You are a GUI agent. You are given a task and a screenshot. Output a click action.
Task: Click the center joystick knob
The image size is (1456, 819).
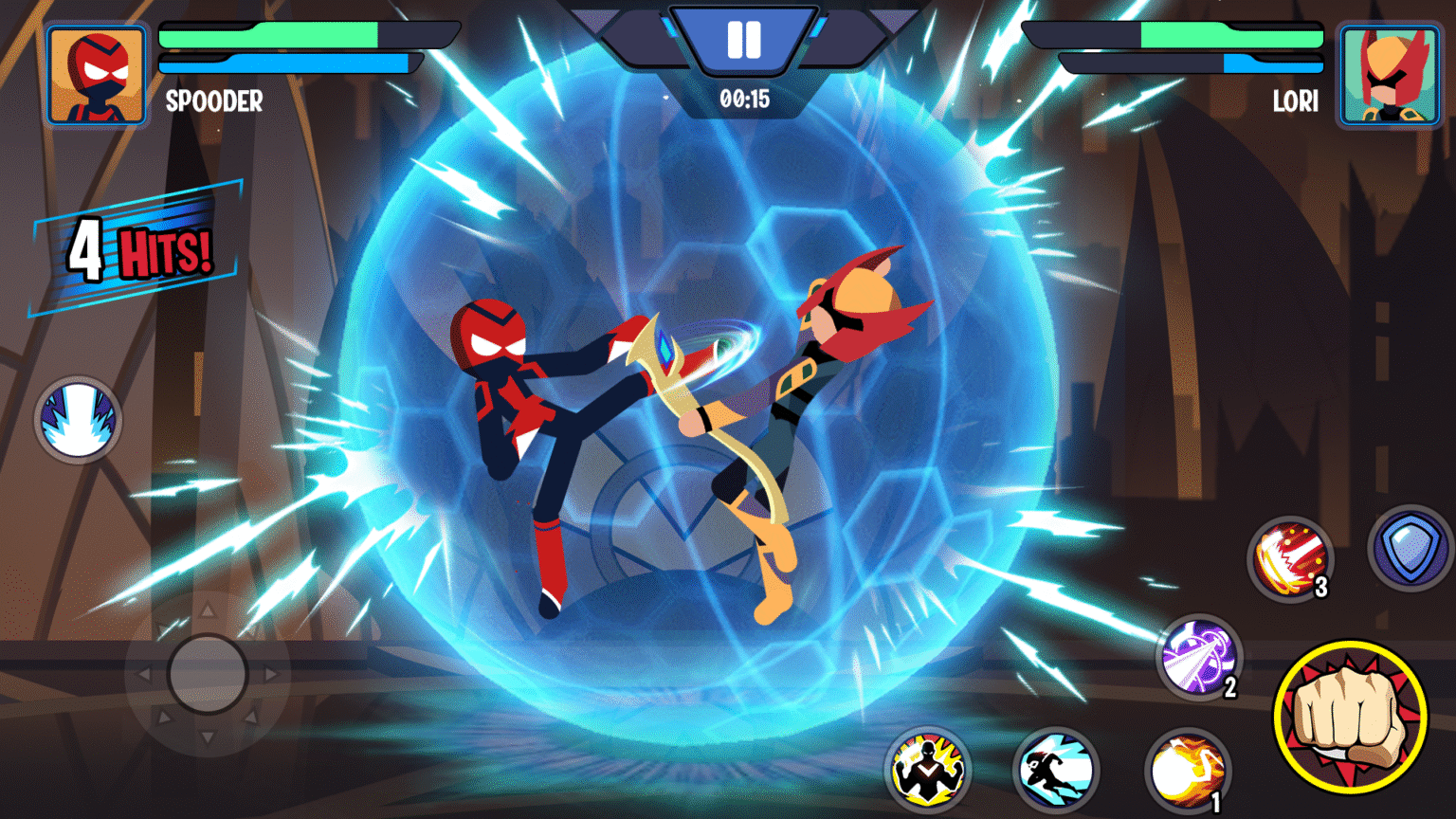coord(210,675)
